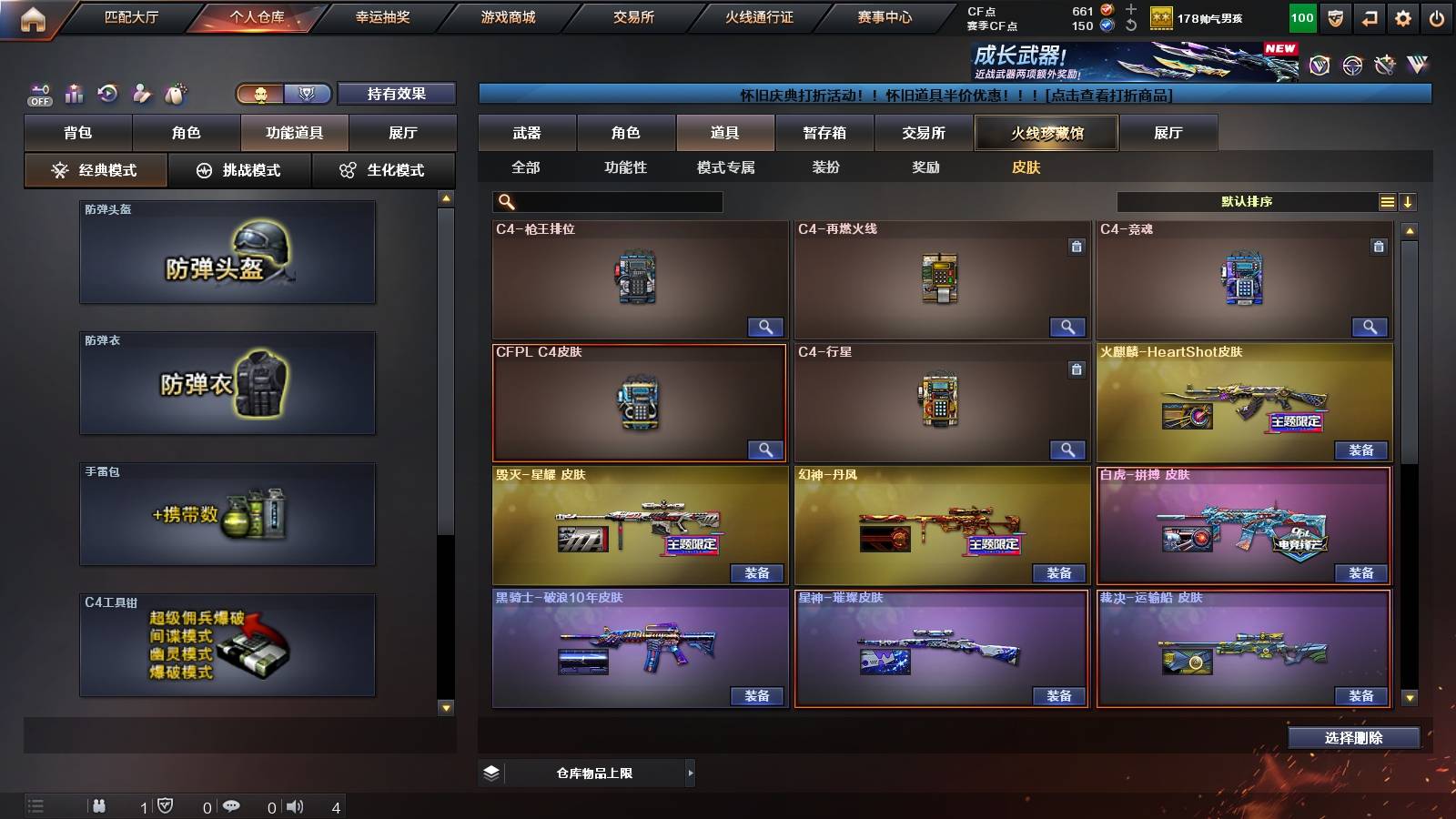The height and width of the screenshot is (819, 1456).
Task: Toggle the OFF key switch above the backpack panel
Action: (x=38, y=93)
